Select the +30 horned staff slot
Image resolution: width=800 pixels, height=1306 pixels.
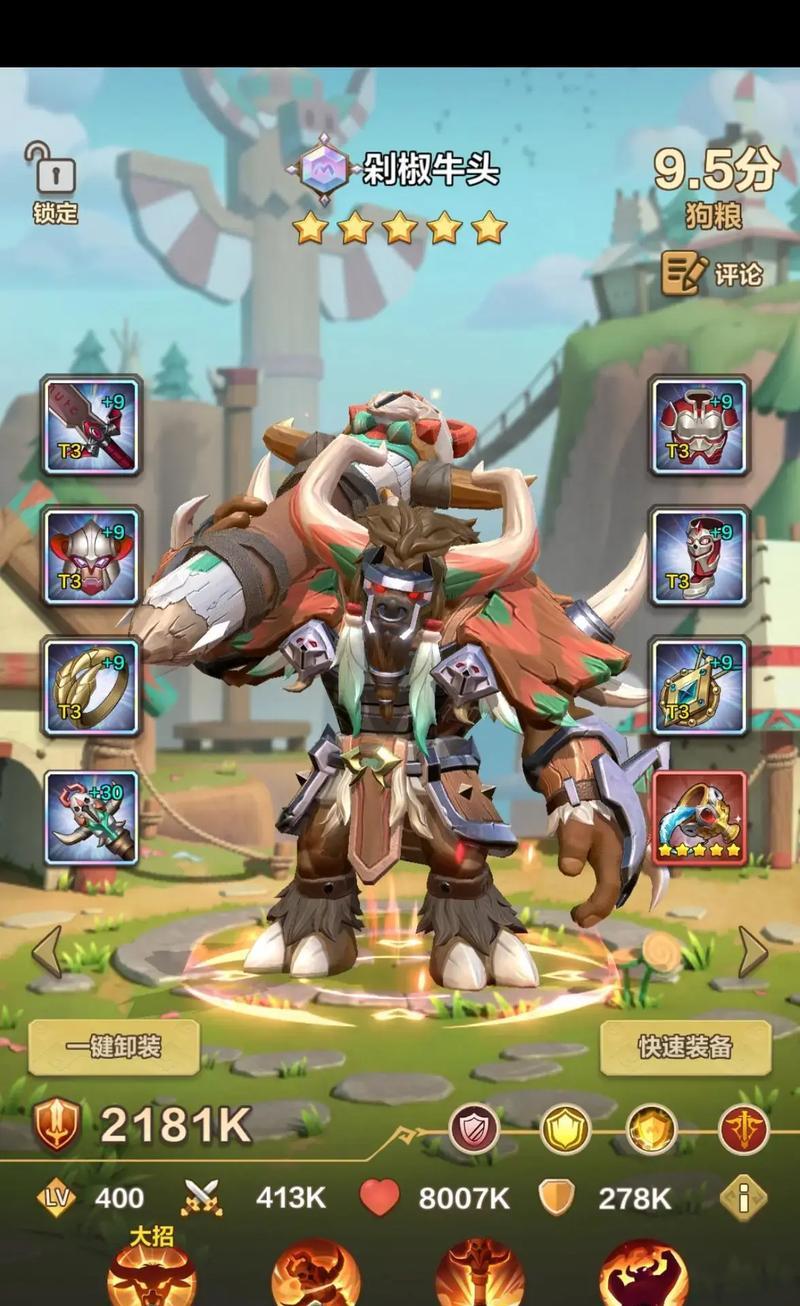coord(92,818)
